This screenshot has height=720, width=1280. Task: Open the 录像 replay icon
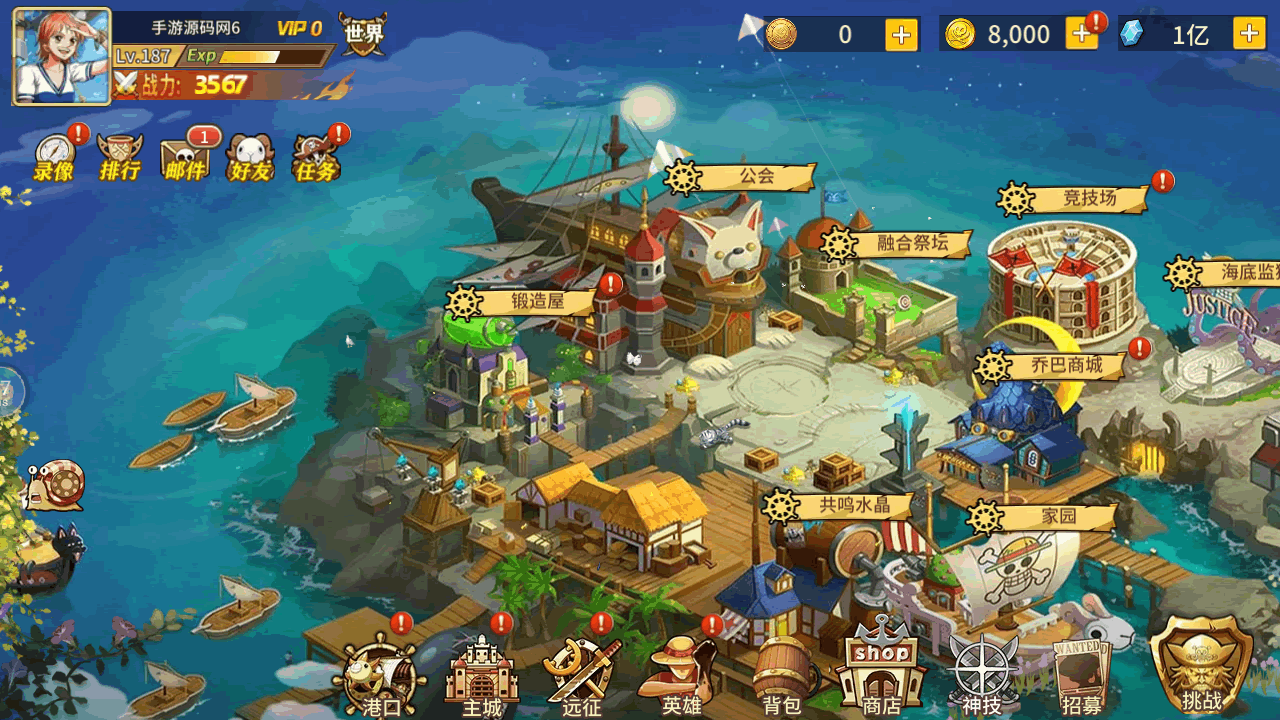54,158
